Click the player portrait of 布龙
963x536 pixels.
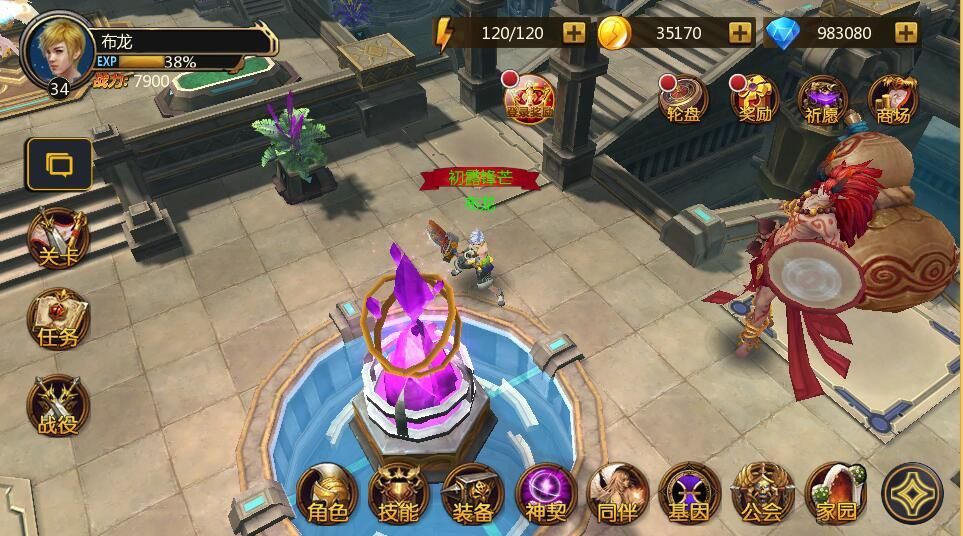[x=58, y=52]
